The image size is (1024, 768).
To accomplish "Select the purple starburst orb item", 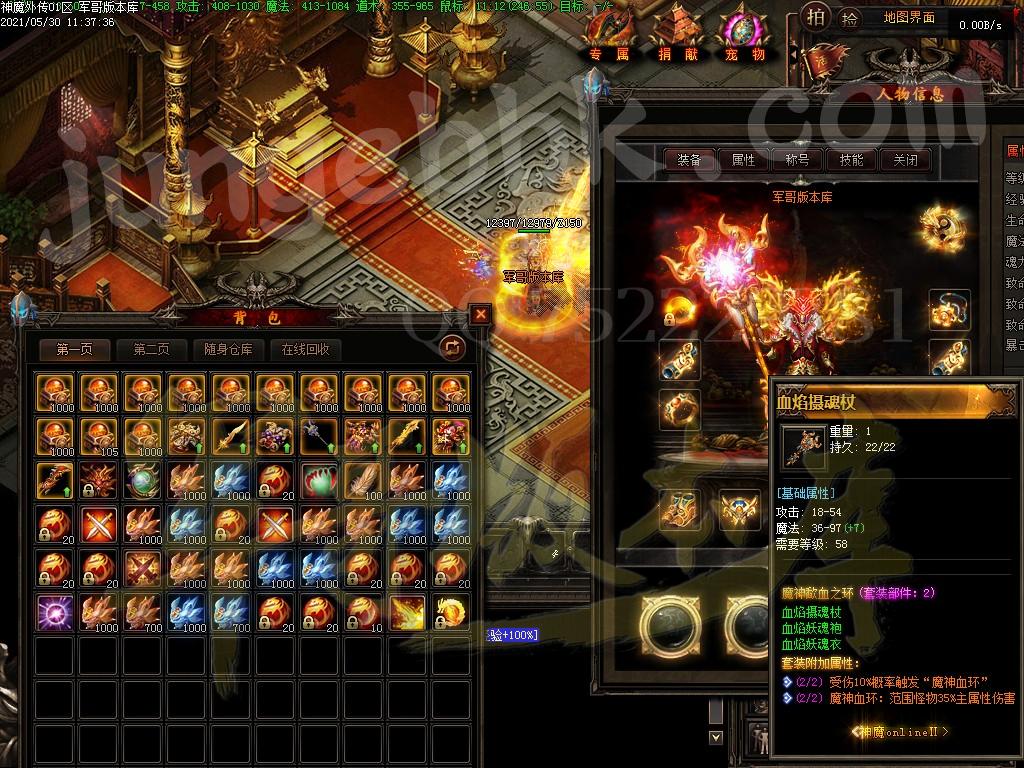I will [x=53, y=611].
